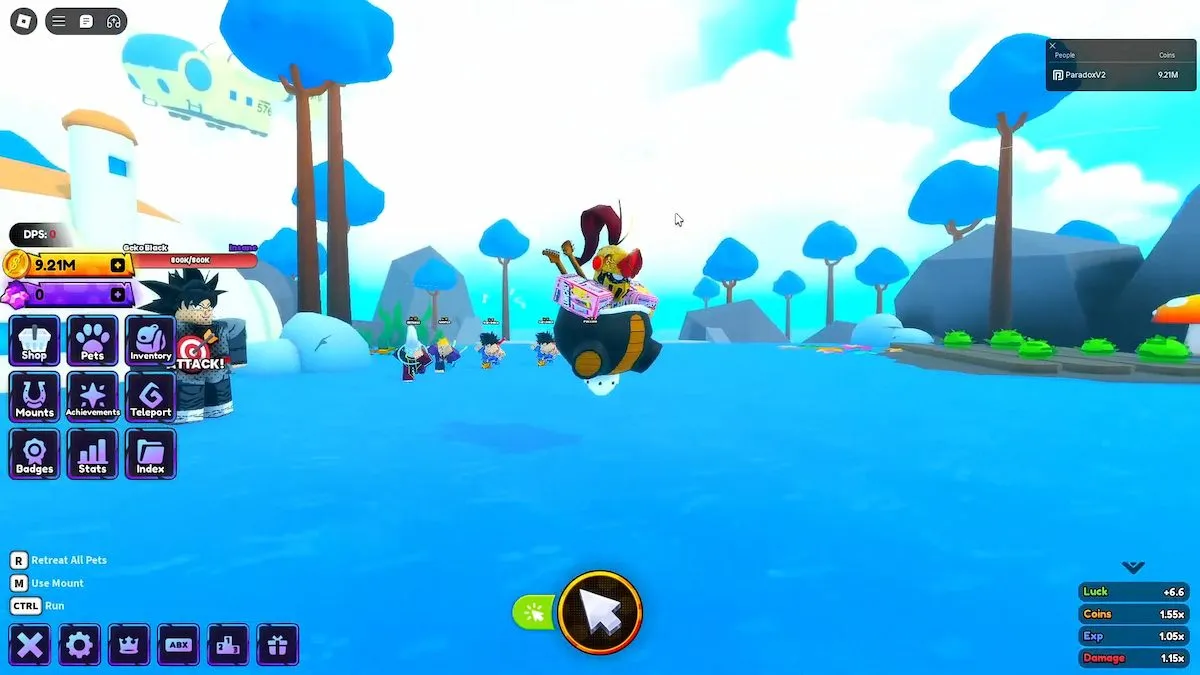1200x675 pixels.
Task: Open the Mounts menu
Action: click(x=34, y=397)
